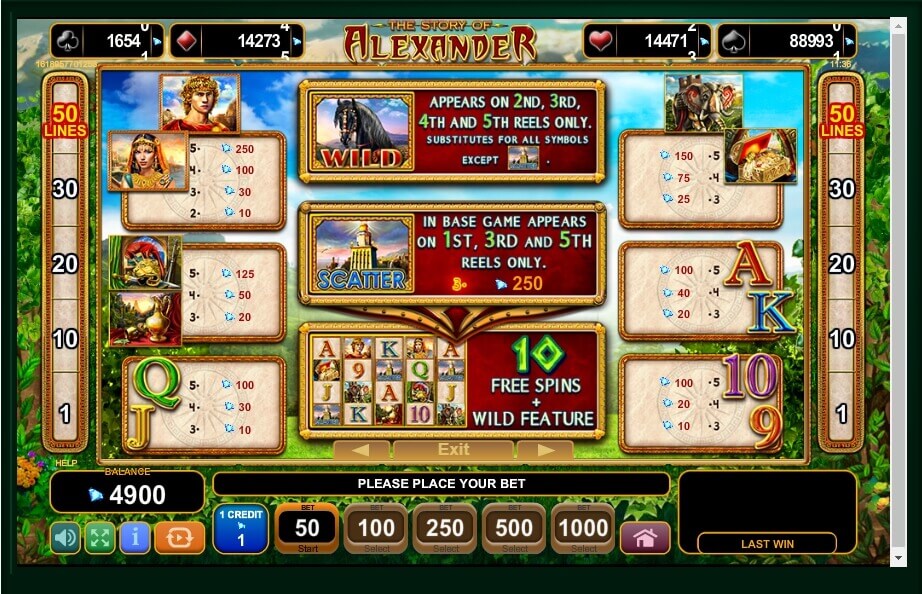This screenshot has width=922, height=594.
Task: Click the spades jackpot counter
Action: [801, 41]
